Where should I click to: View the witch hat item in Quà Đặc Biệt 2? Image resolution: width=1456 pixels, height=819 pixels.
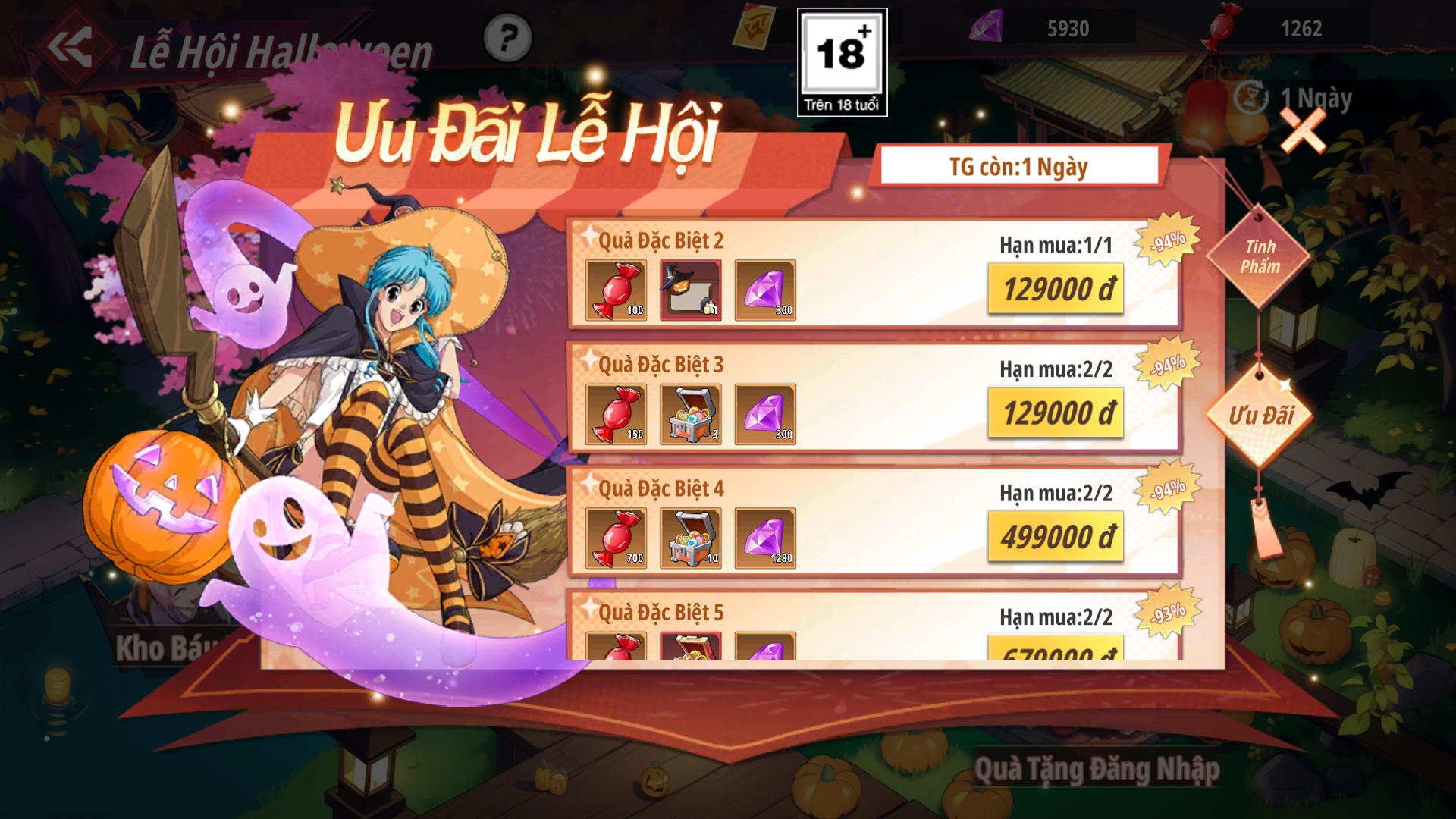[690, 290]
